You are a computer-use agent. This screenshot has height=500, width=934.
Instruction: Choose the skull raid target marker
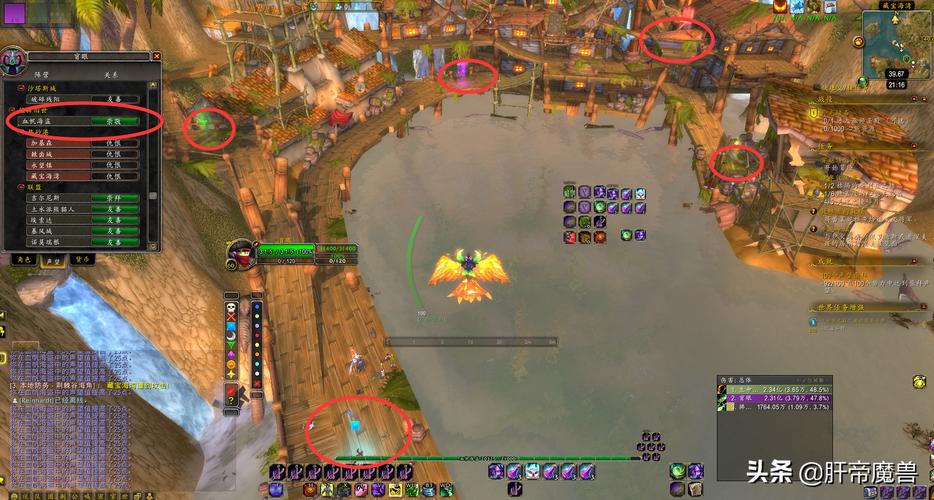pos(231,306)
